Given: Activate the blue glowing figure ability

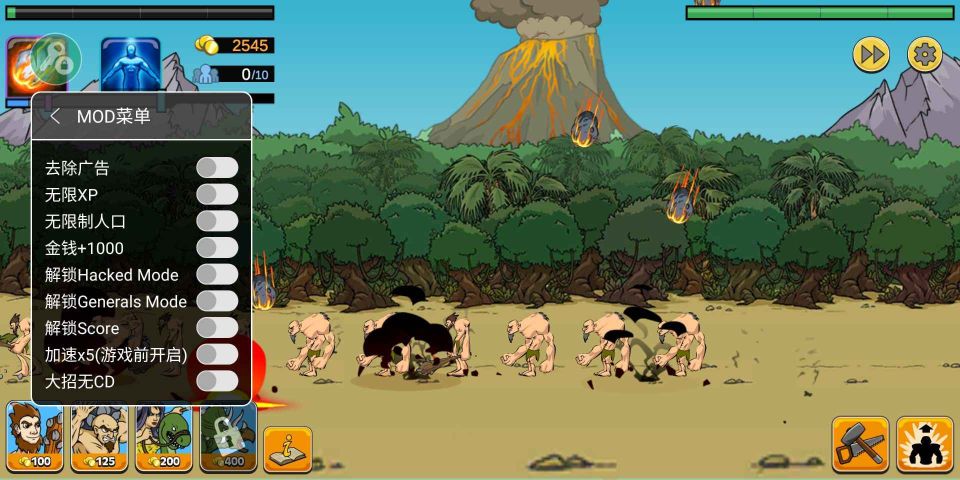Looking at the screenshot, I should coord(130,66).
